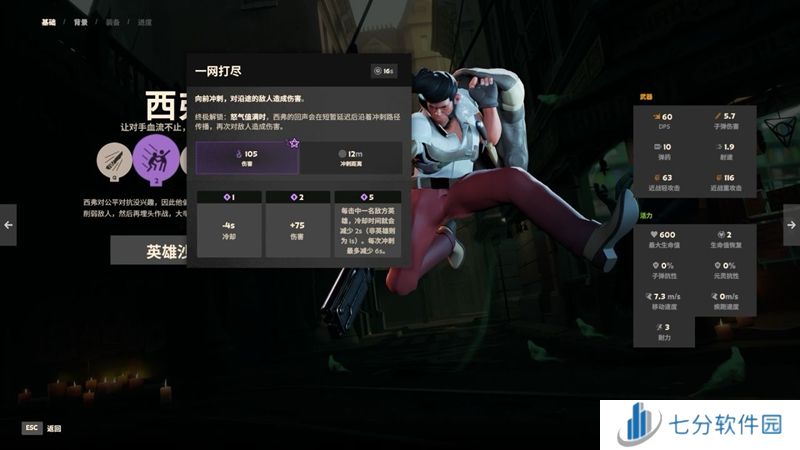Switch to the 装备 tab
The width and height of the screenshot is (800, 450).
tap(115, 21)
